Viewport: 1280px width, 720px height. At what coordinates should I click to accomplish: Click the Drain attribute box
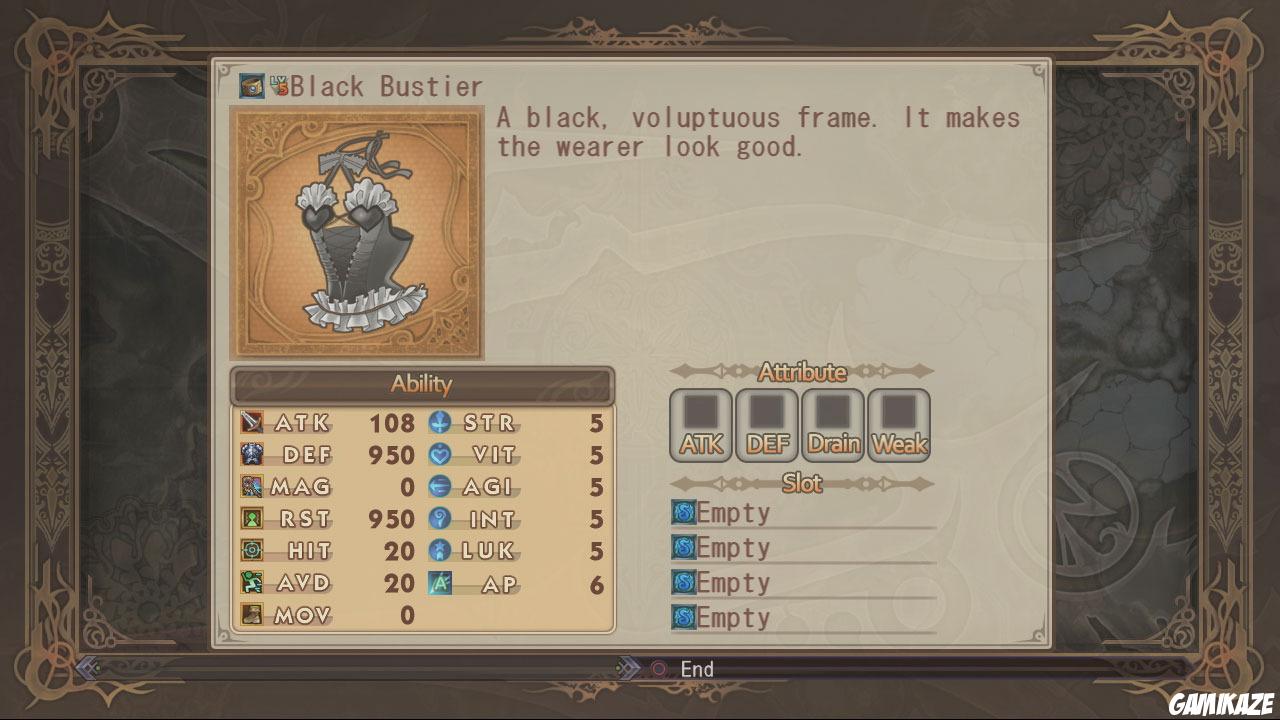pos(833,425)
